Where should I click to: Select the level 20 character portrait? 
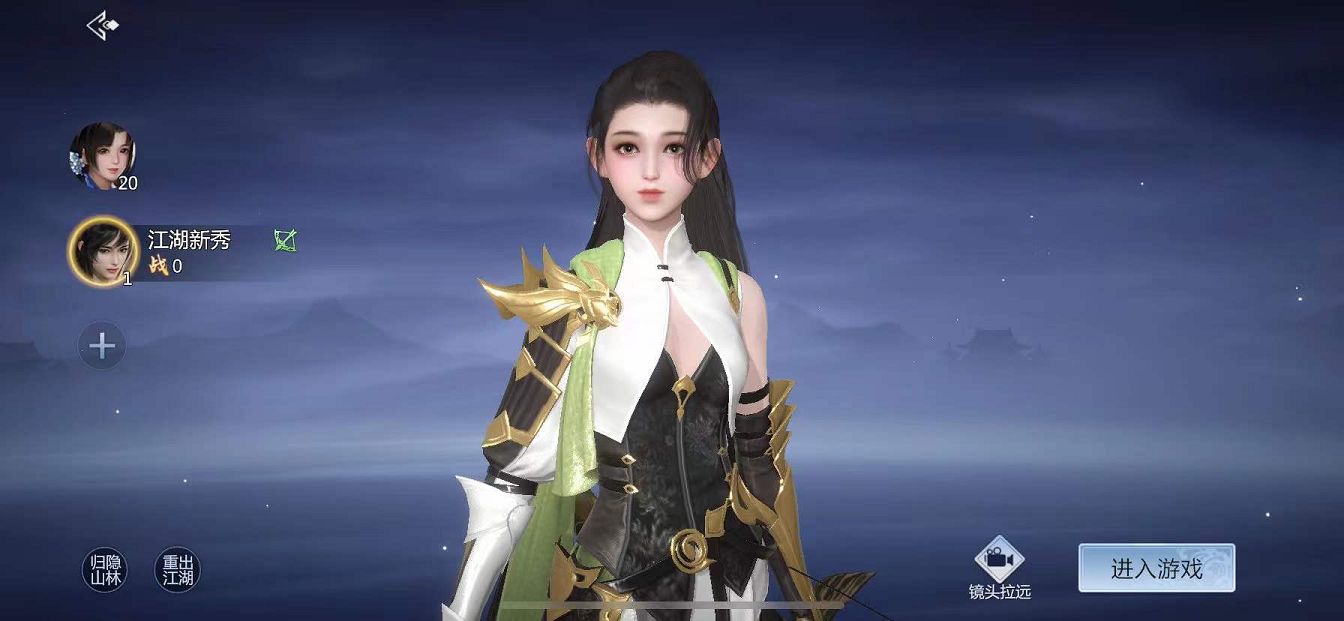tap(102, 155)
